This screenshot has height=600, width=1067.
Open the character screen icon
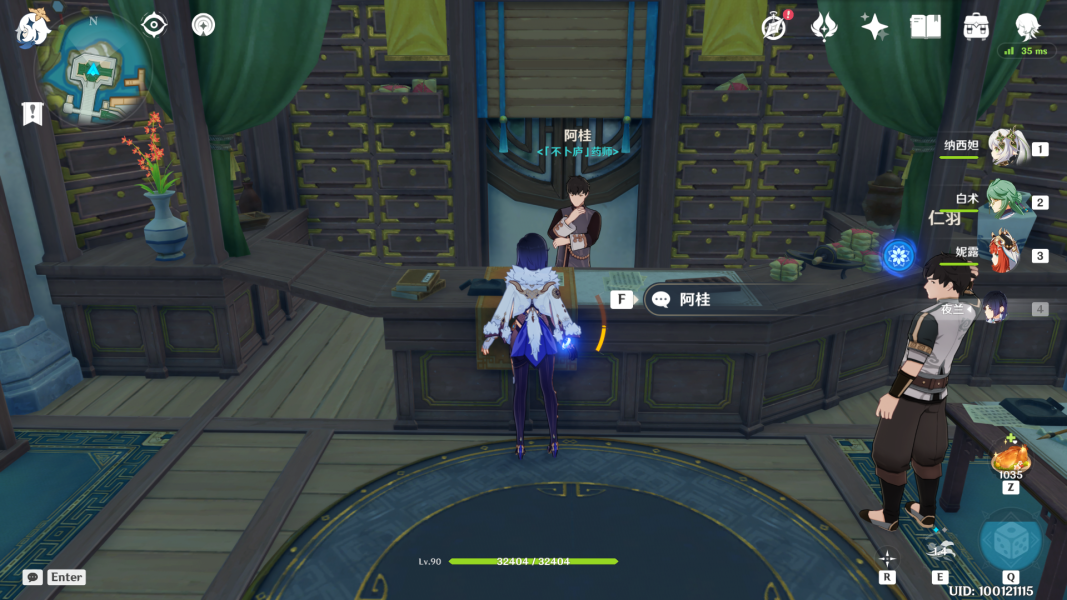point(1027,26)
